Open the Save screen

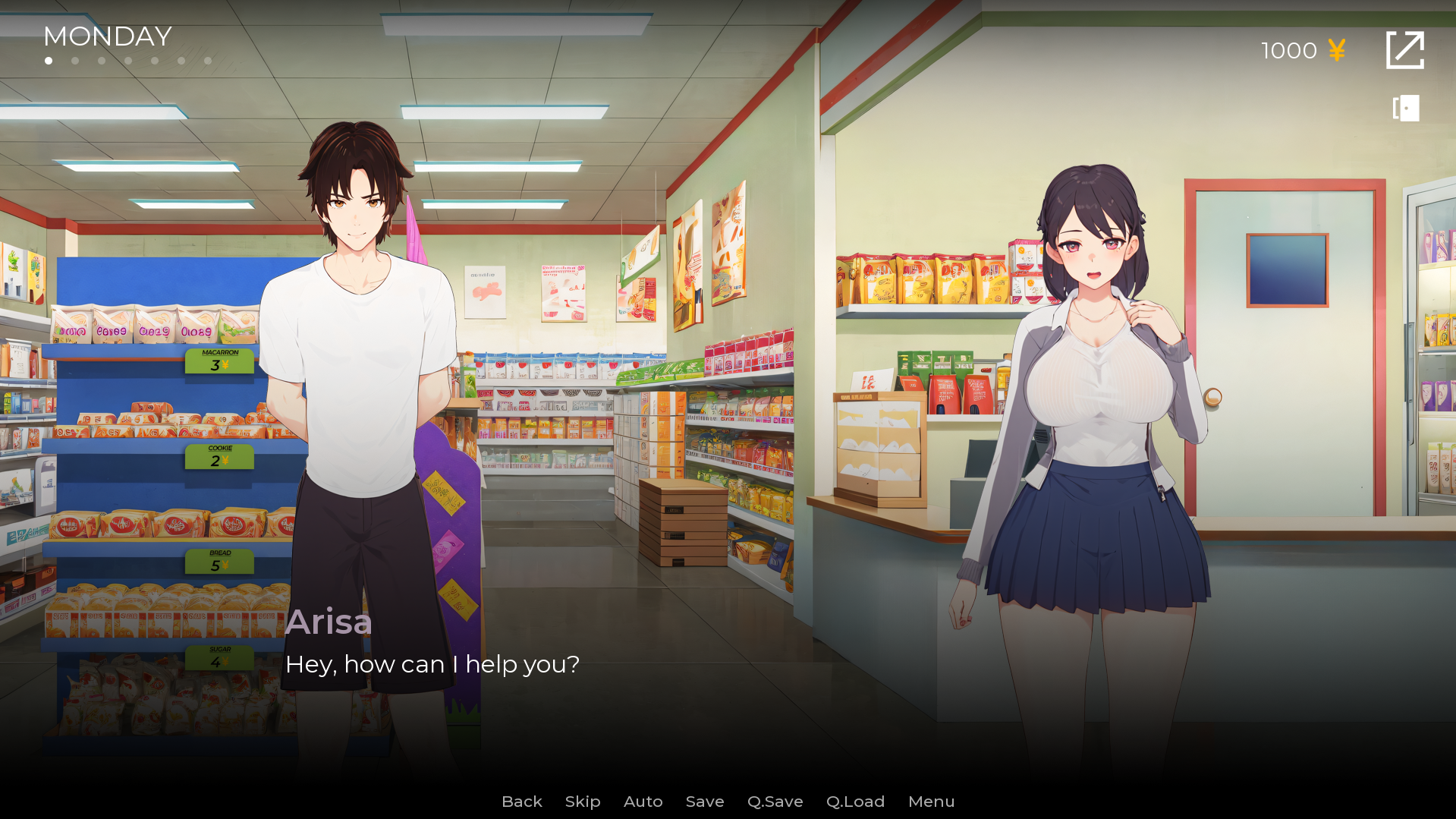pyautogui.click(x=705, y=802)
